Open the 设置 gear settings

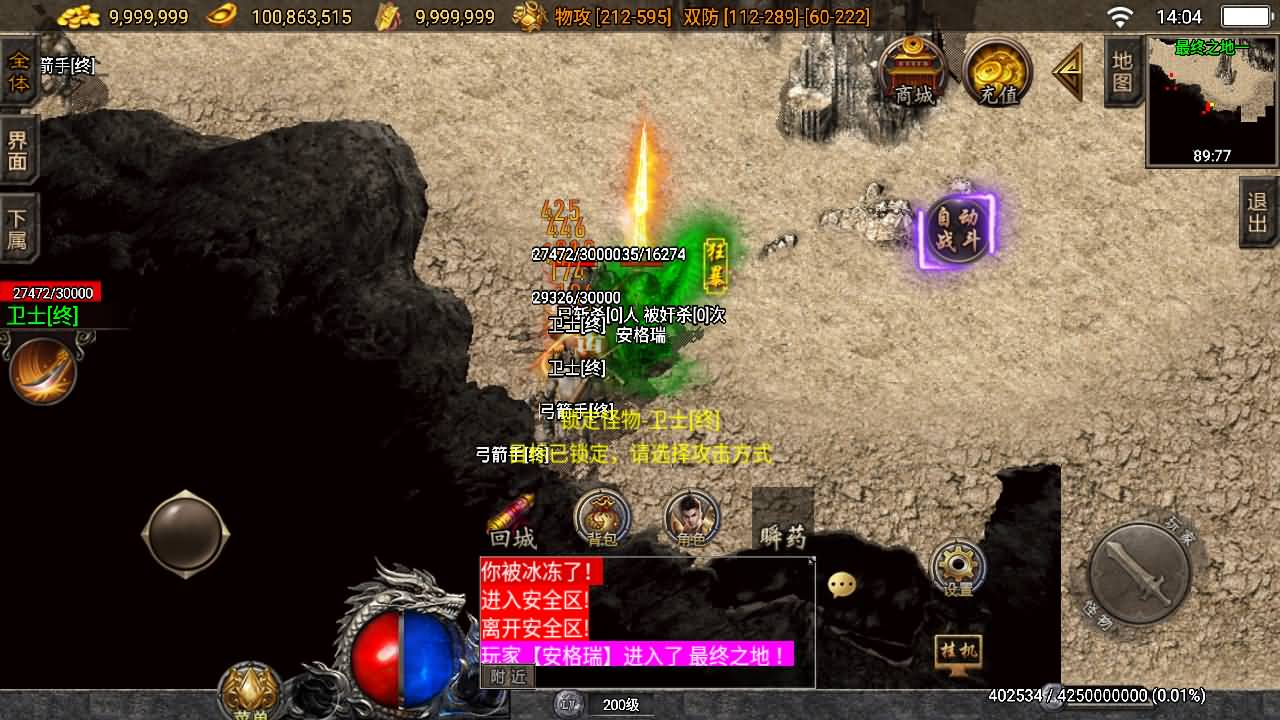(957, 568)
